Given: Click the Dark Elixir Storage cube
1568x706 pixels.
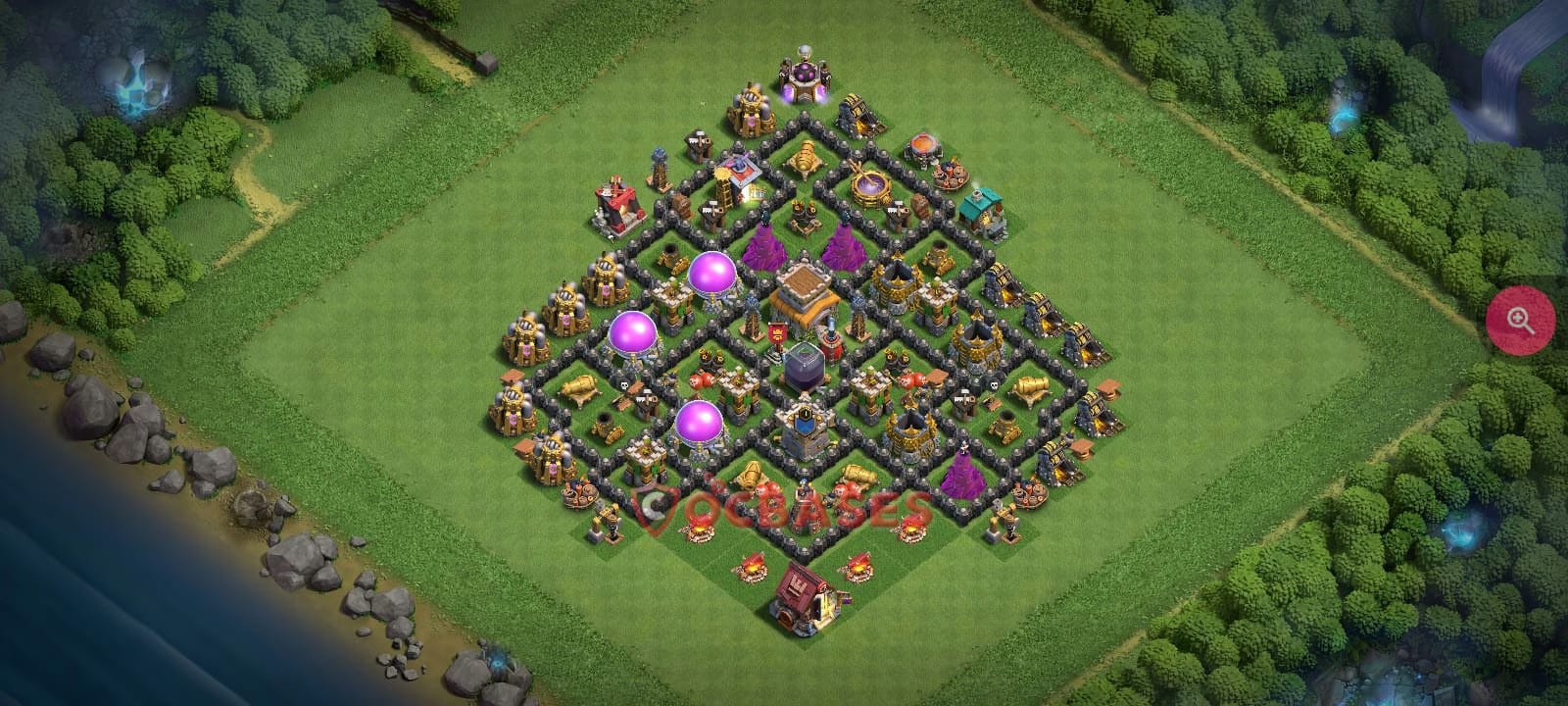Looking at the screenshot, I should click(805, 368).
